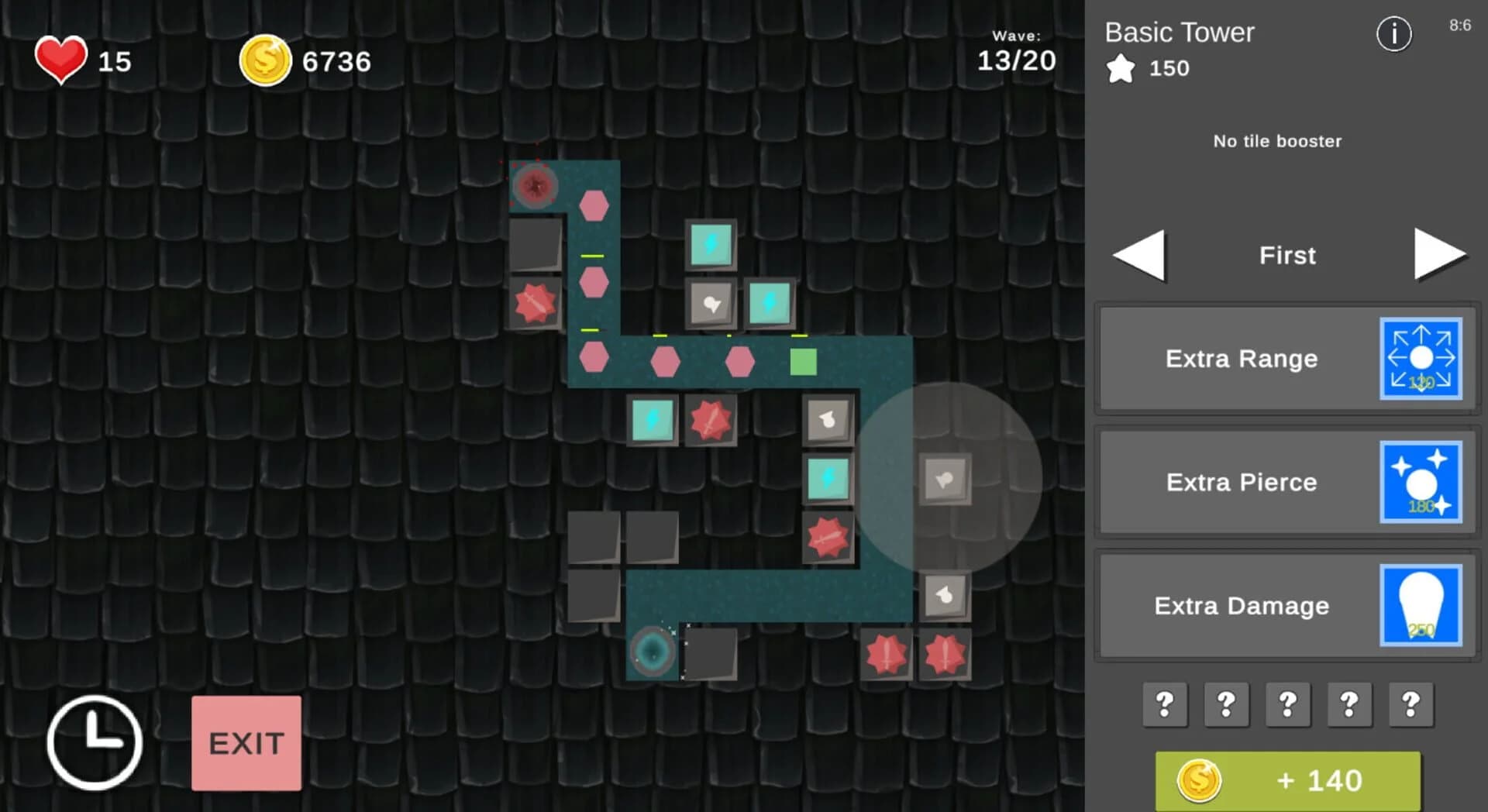The height and width of the screenshot is (812, 1488).
Task: Click the enemy spawn portal at path start
Action: pyautogui.click(x=534, y=185)
